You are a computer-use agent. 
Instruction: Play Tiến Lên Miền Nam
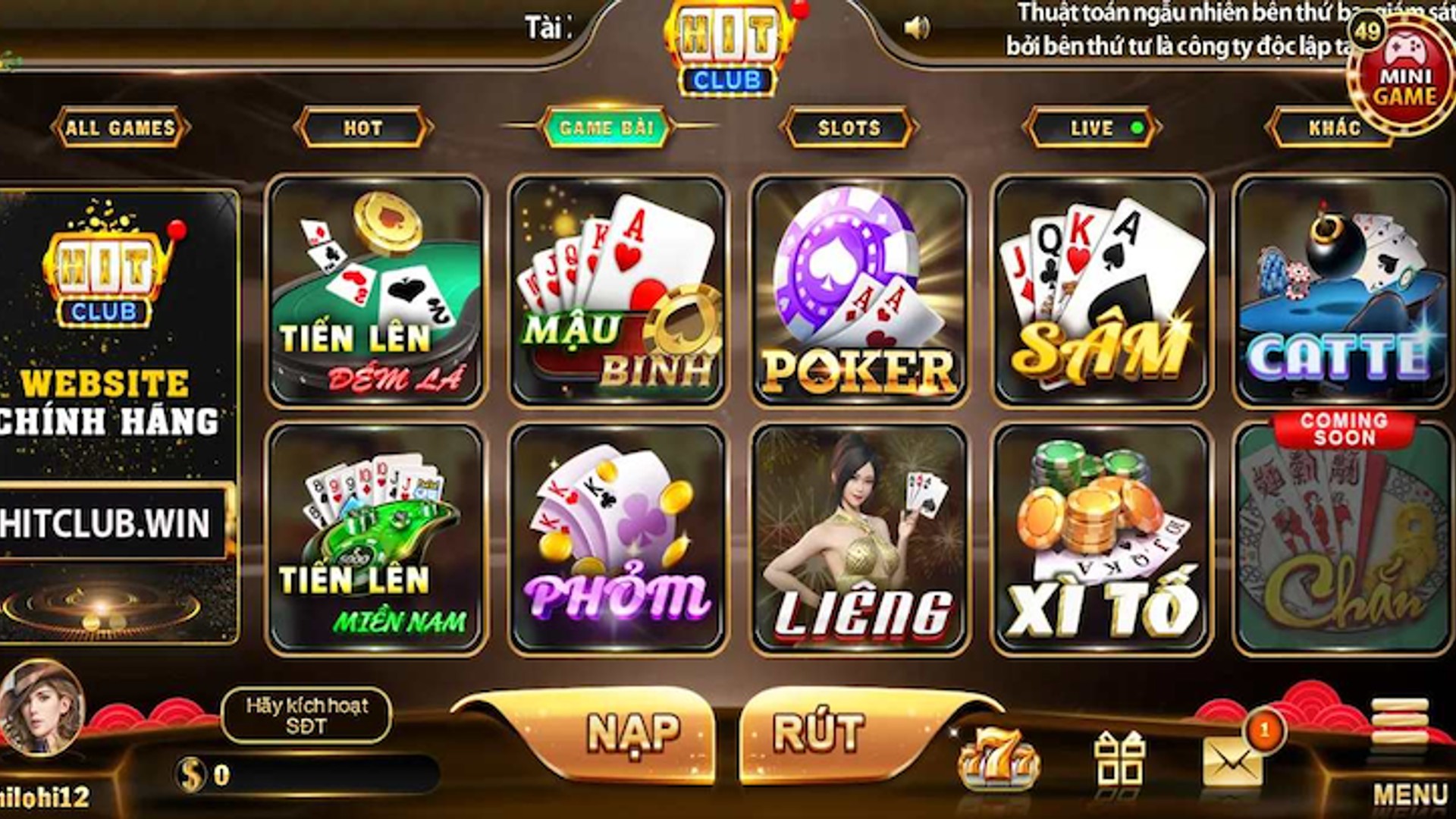pyautogui.click(x=376, y=538)
